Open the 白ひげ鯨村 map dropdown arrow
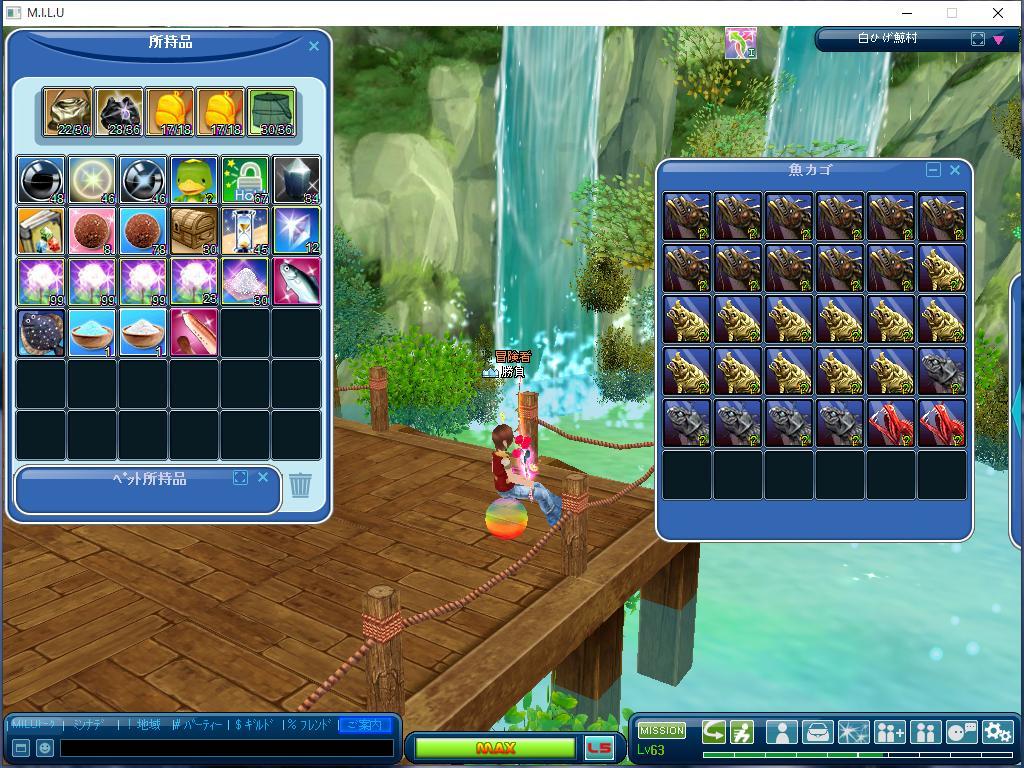The width and height of the screenshot is (1024, 768). [x=998, y=40]
